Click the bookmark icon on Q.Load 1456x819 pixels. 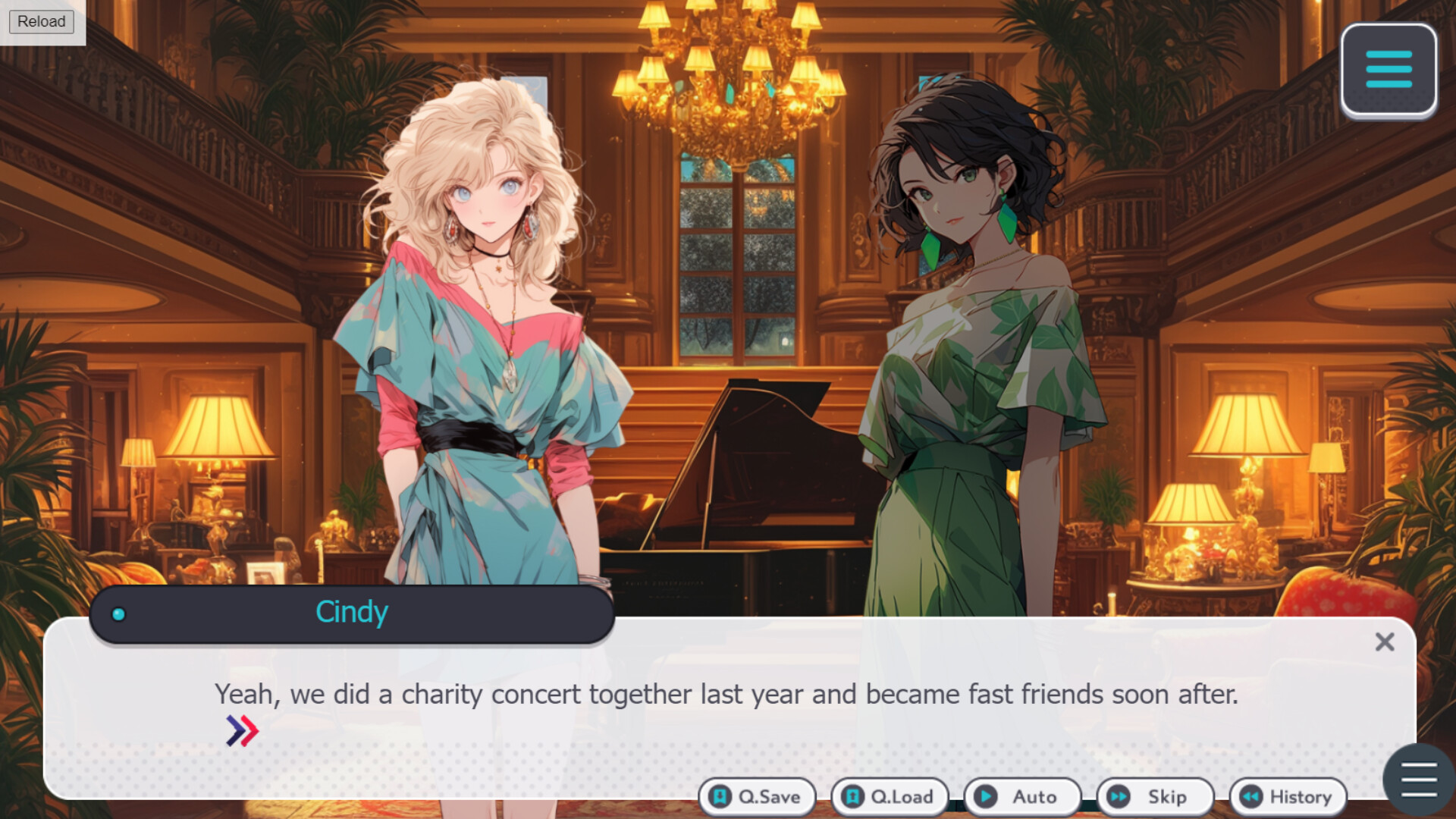tap(853, 797)
